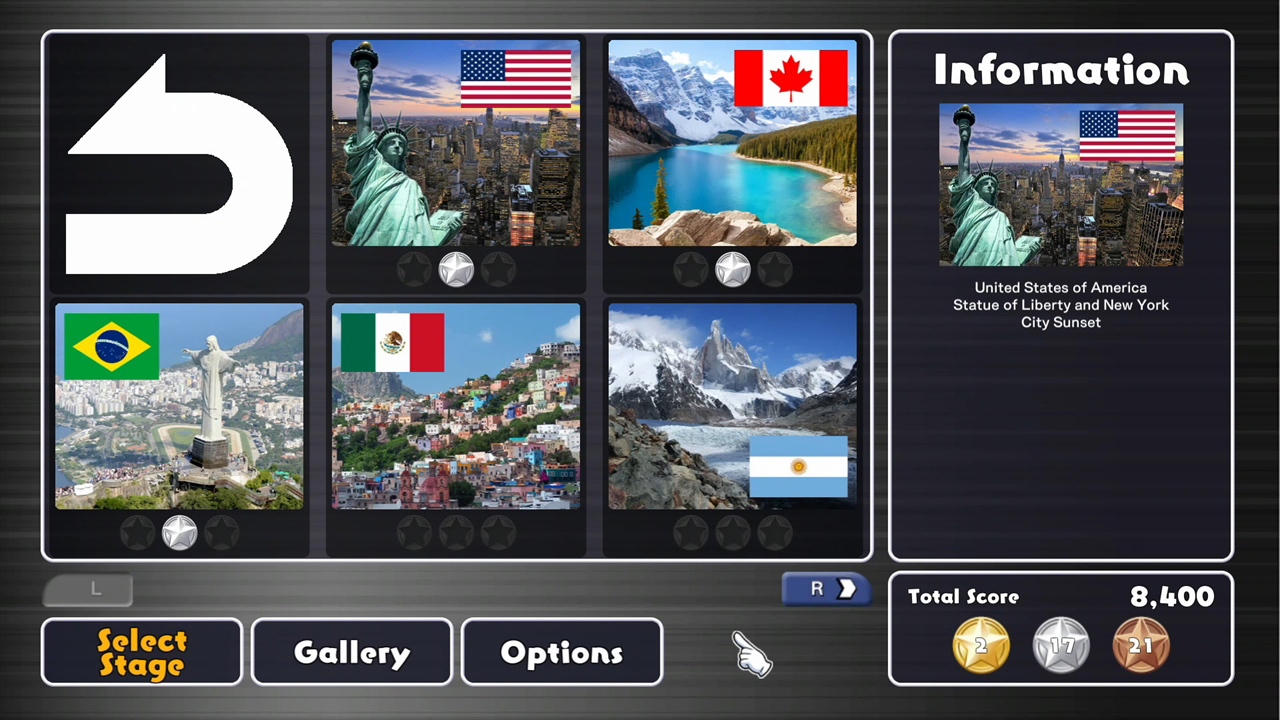Viewport: 1280px width, 720px height.
Task: Click the star under the Brazil stage
Action: coord(179,532)
